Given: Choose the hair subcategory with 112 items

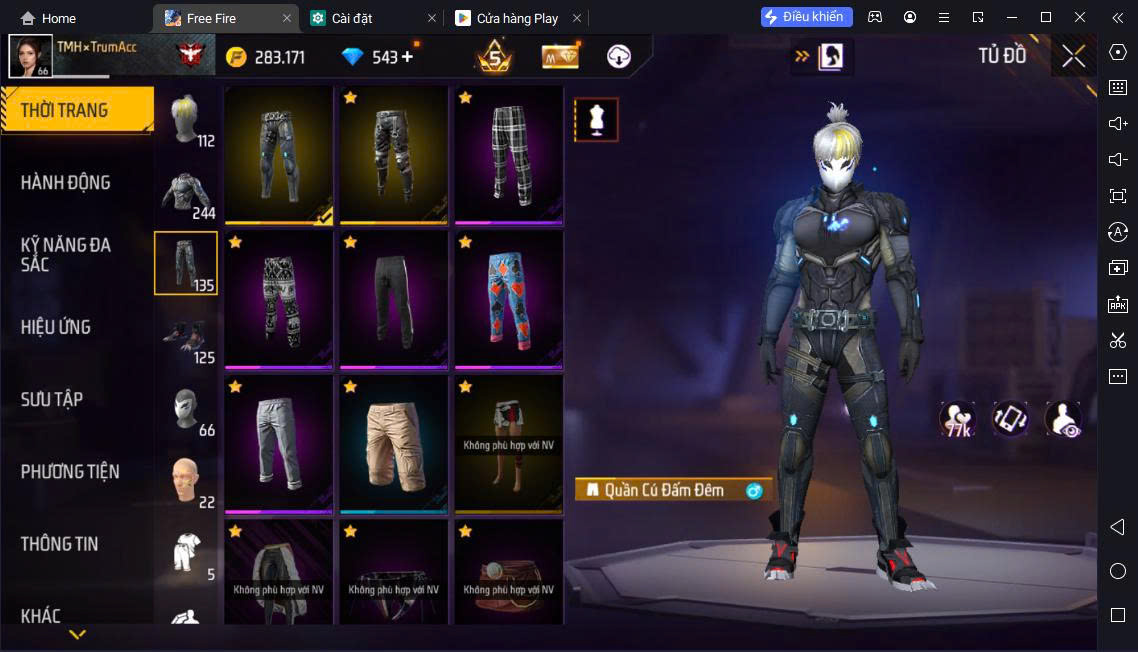Looking at the screenshot, I should (x=187, y=120).
